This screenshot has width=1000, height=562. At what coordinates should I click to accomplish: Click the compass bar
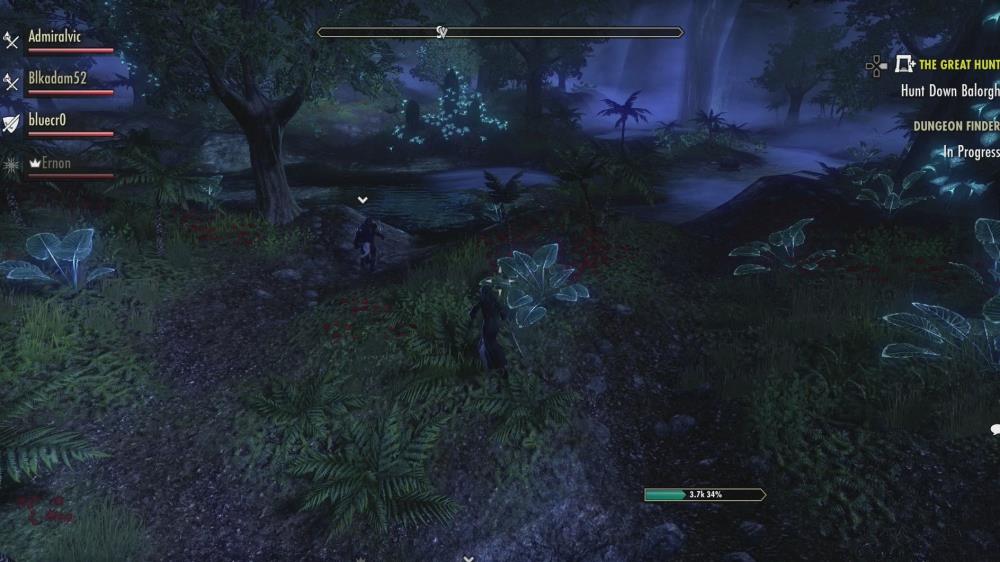click(500, 32)
